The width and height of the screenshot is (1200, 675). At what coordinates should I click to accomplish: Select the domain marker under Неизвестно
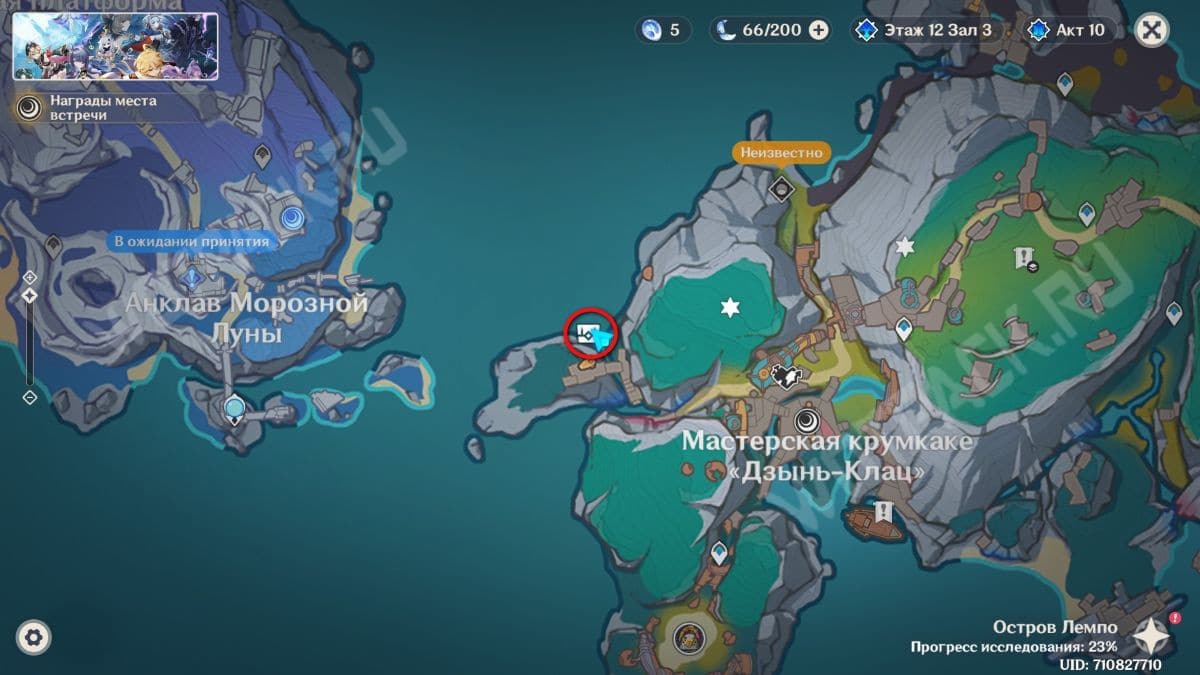click(782, 187)
